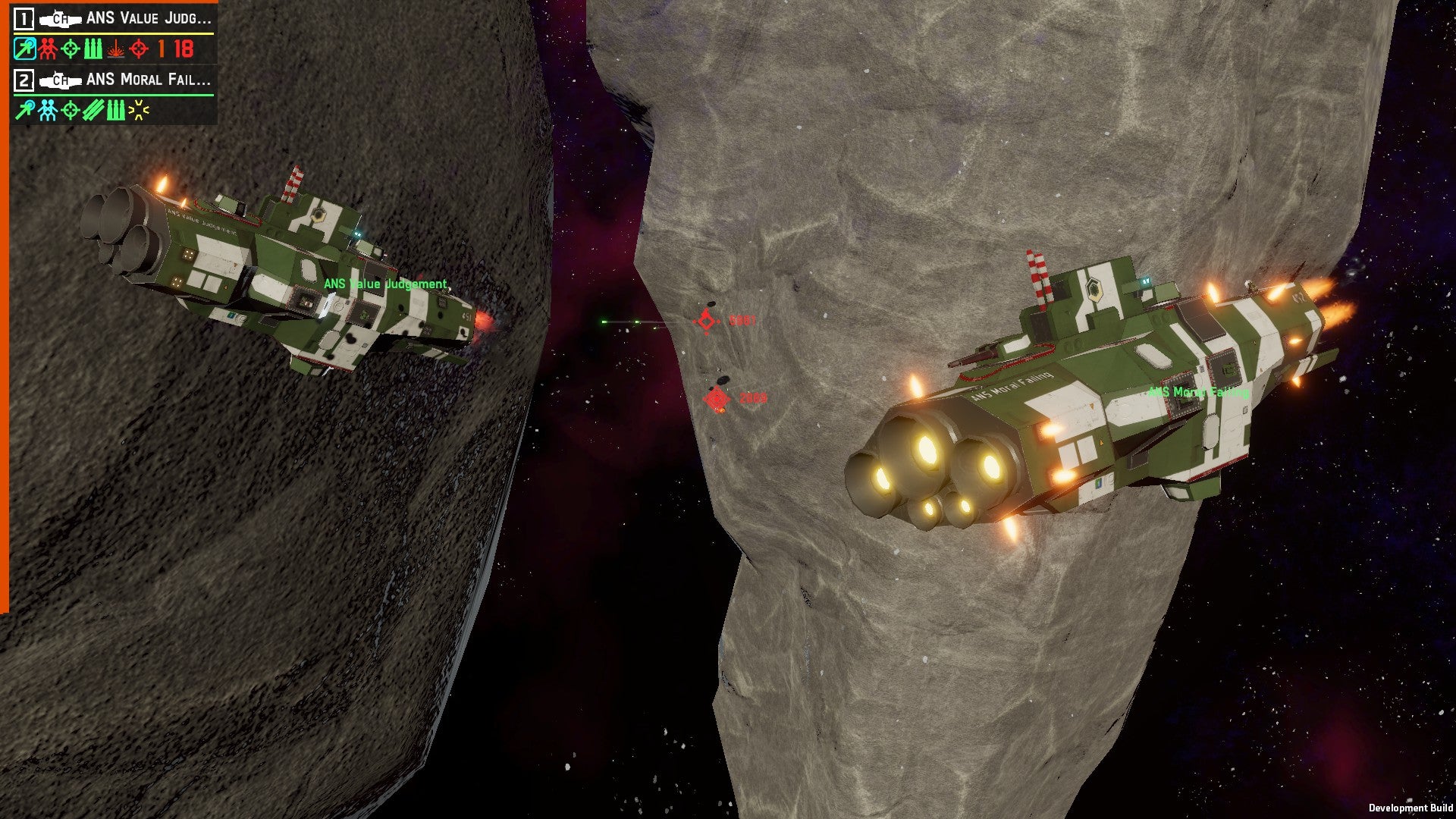Click ANS Value Judgement's red crosshair icon
Image resolution: width=1456 pixels, height=819 pixels.
click(139, 49)
